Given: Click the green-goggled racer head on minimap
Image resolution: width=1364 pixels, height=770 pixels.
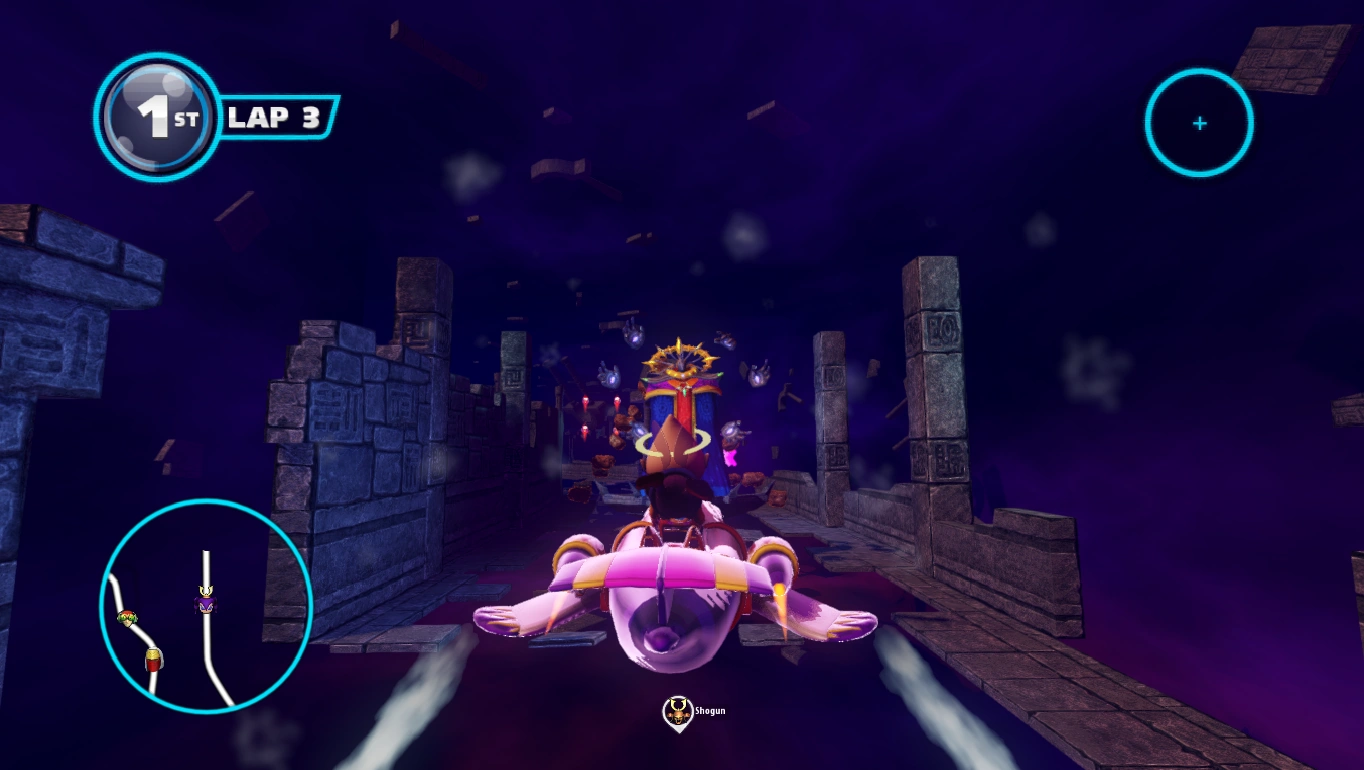Looking at the screenshot, I should click(x=127, y=618).
